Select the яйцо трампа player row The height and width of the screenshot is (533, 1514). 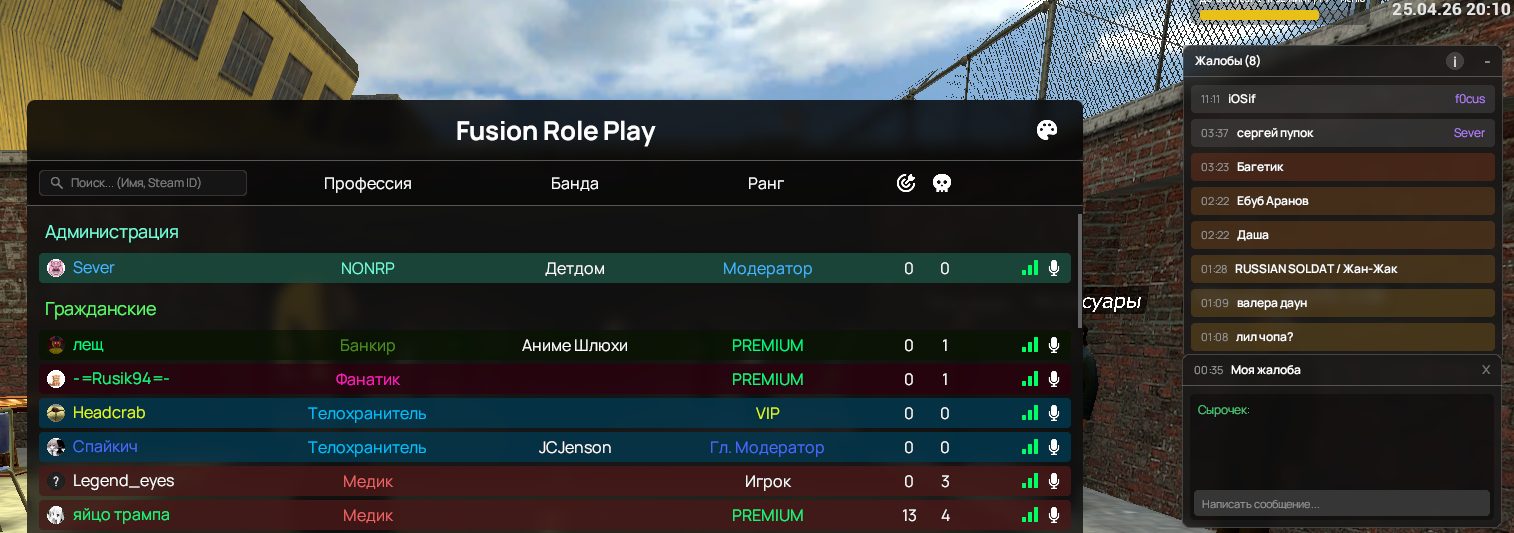click(x=121, y=515)
